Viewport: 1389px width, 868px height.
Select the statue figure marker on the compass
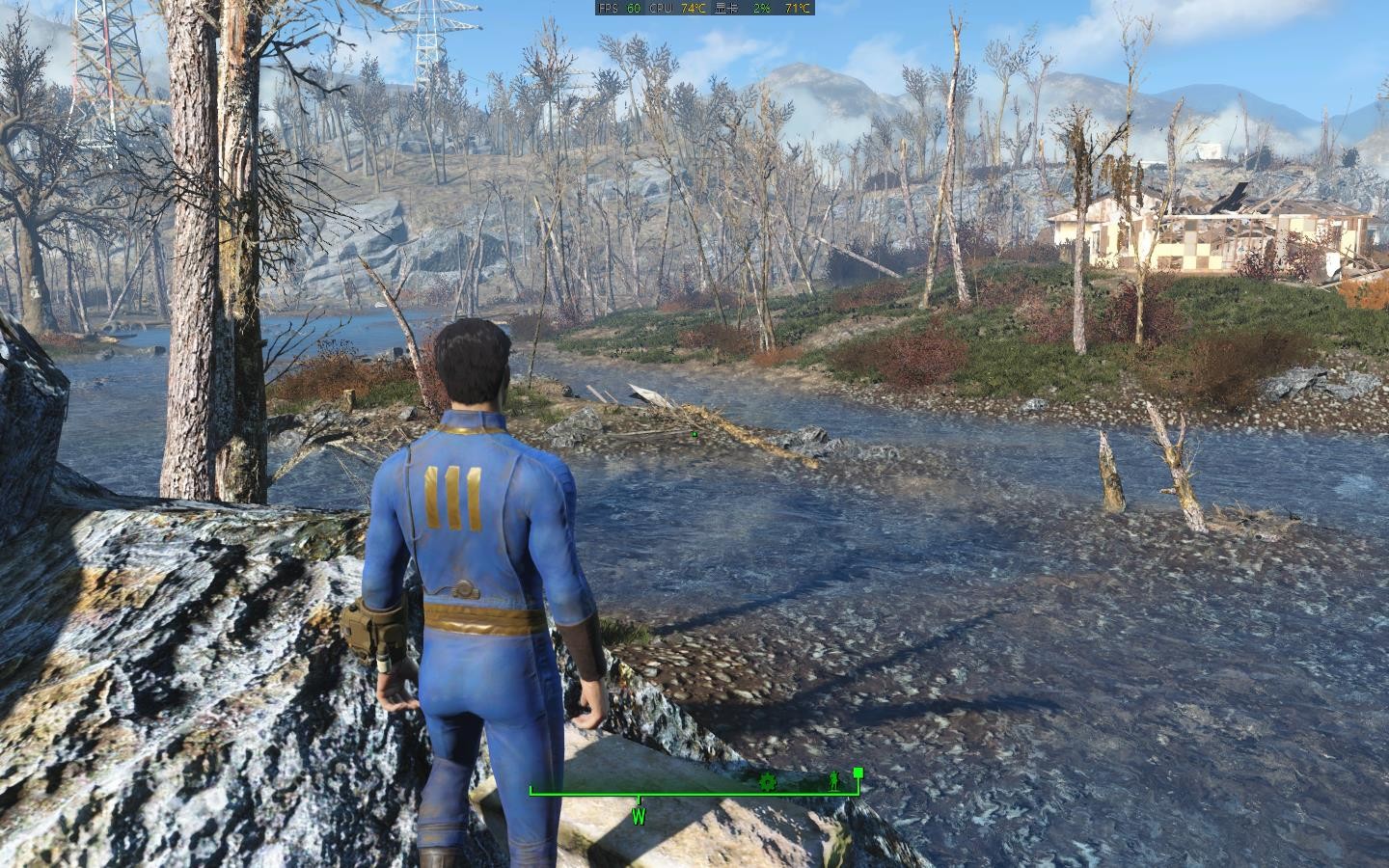tap(833, 781)
